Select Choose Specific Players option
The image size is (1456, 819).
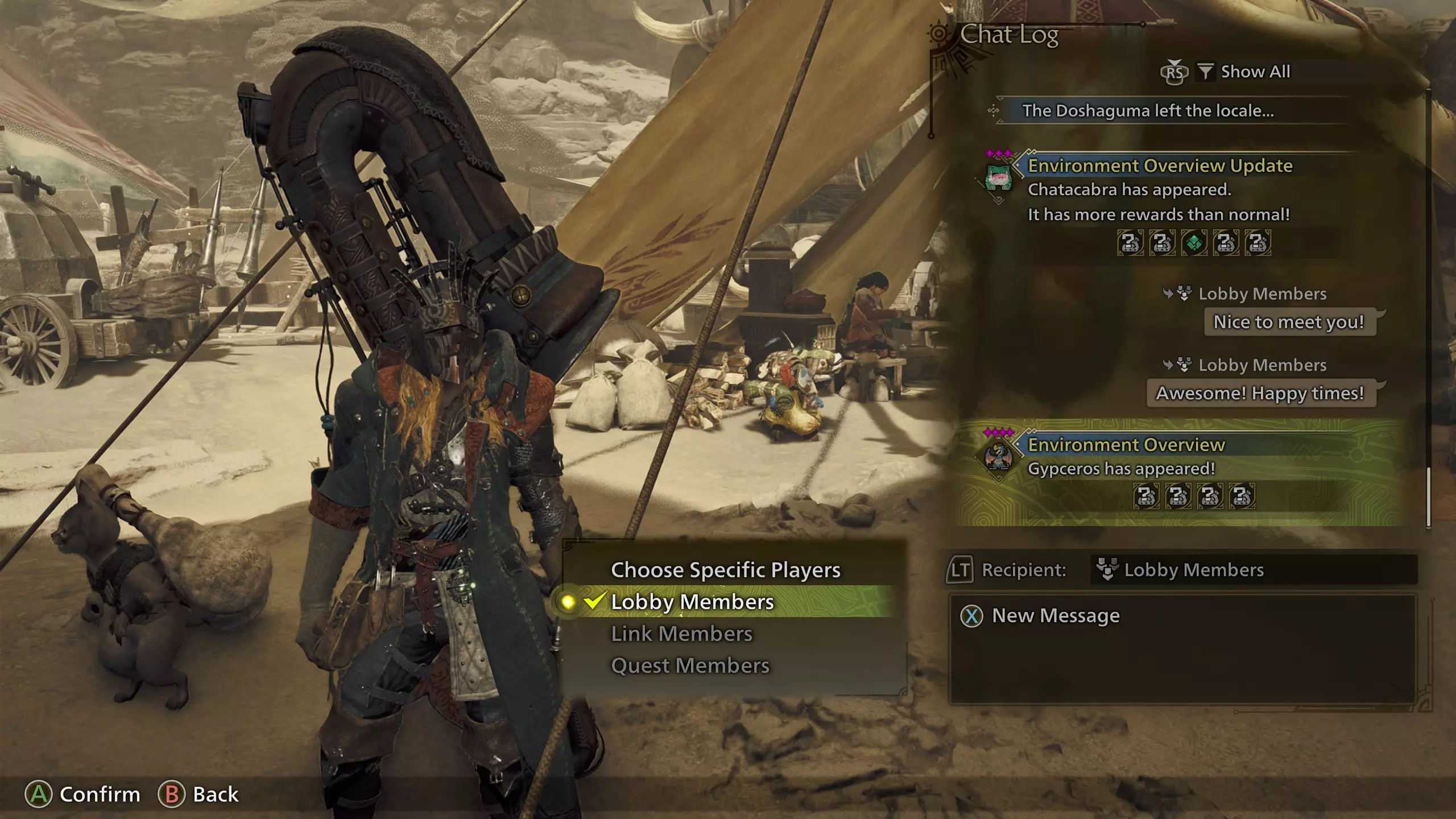[x=725, y=570]
